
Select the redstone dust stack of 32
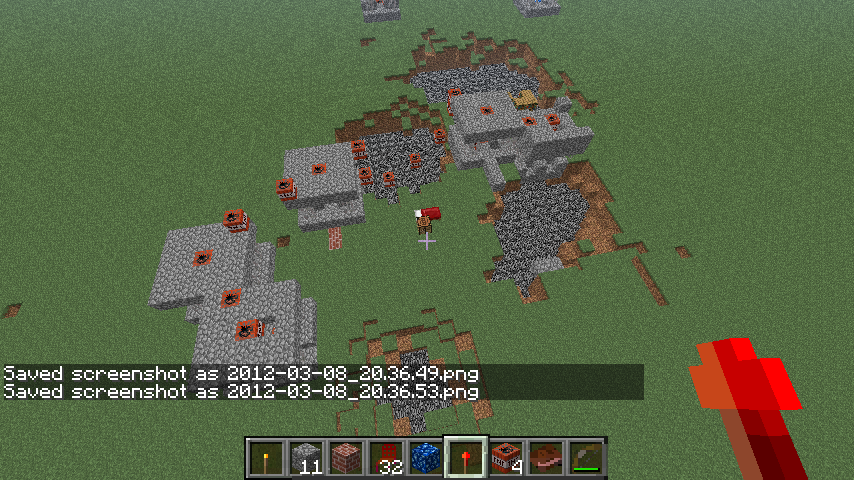[386, 457]
